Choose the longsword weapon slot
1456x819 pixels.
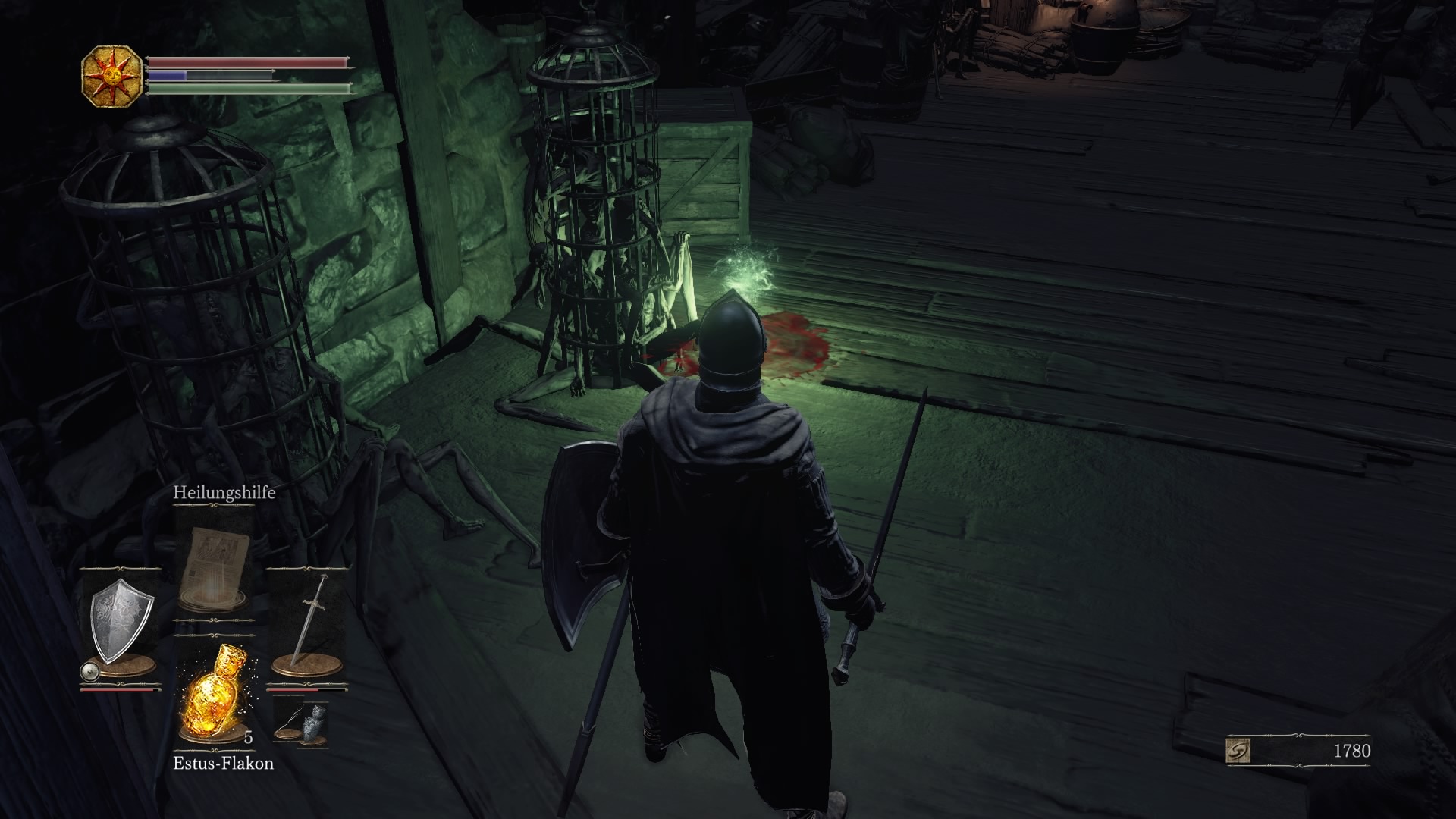coord(308,623)
